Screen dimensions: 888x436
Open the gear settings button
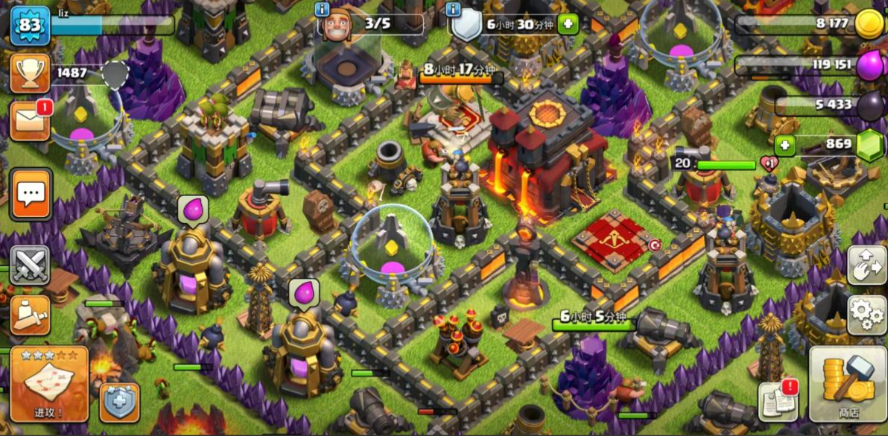(x=866, y=314)
